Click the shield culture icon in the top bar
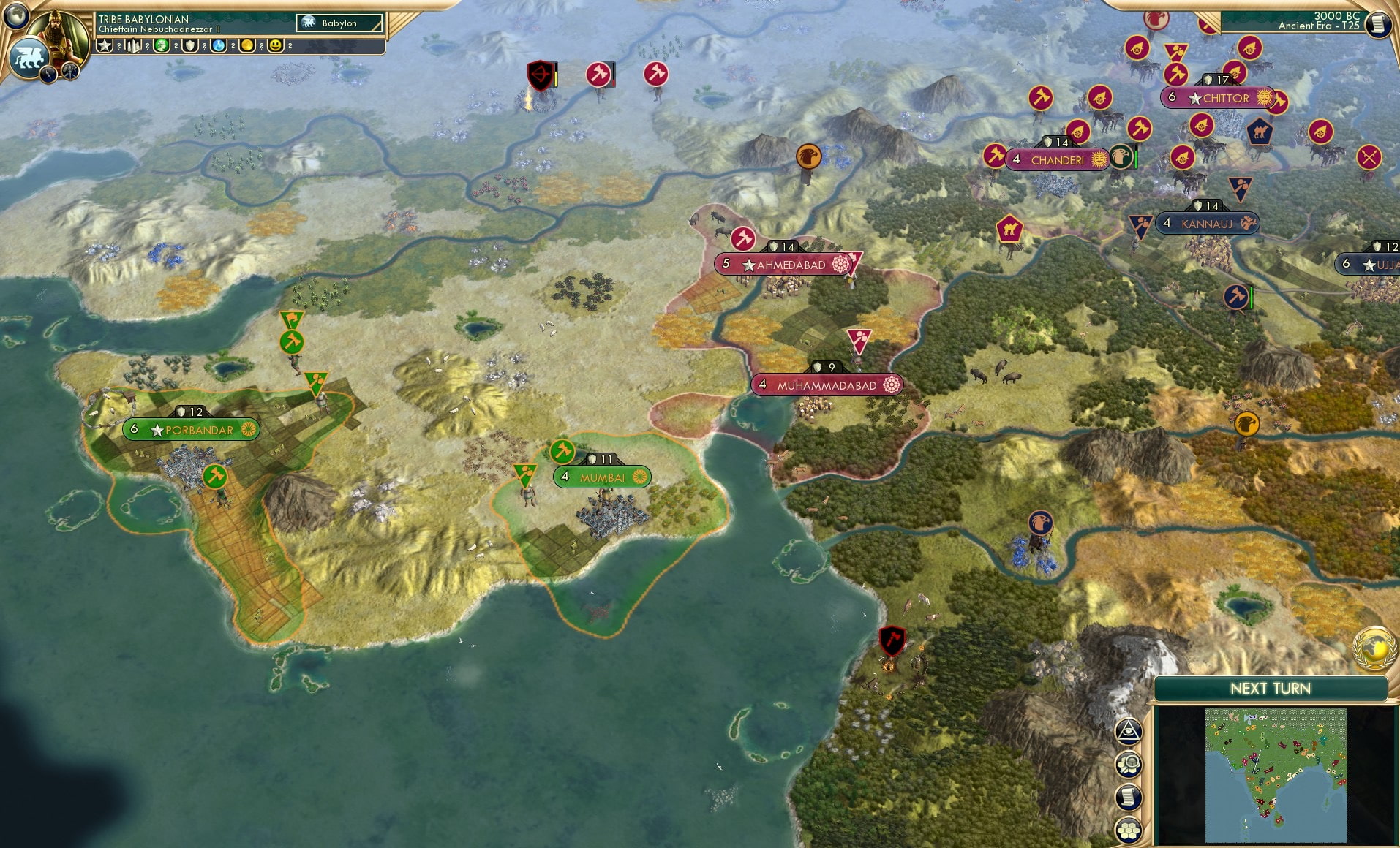Image resolution: width=1400 pixels, height=848 pixels. [190, 46]
